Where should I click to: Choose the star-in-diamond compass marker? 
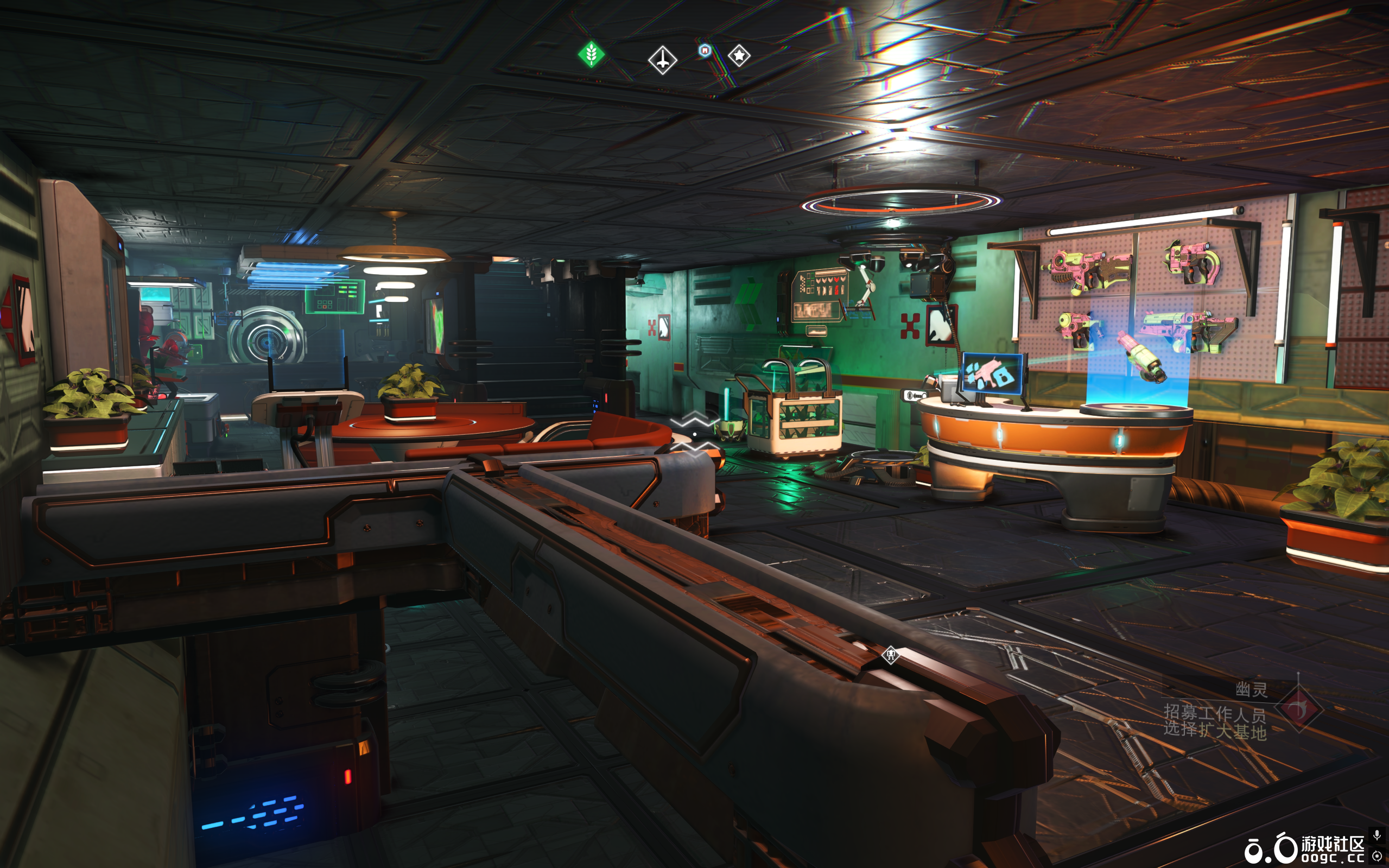(739, 56)
